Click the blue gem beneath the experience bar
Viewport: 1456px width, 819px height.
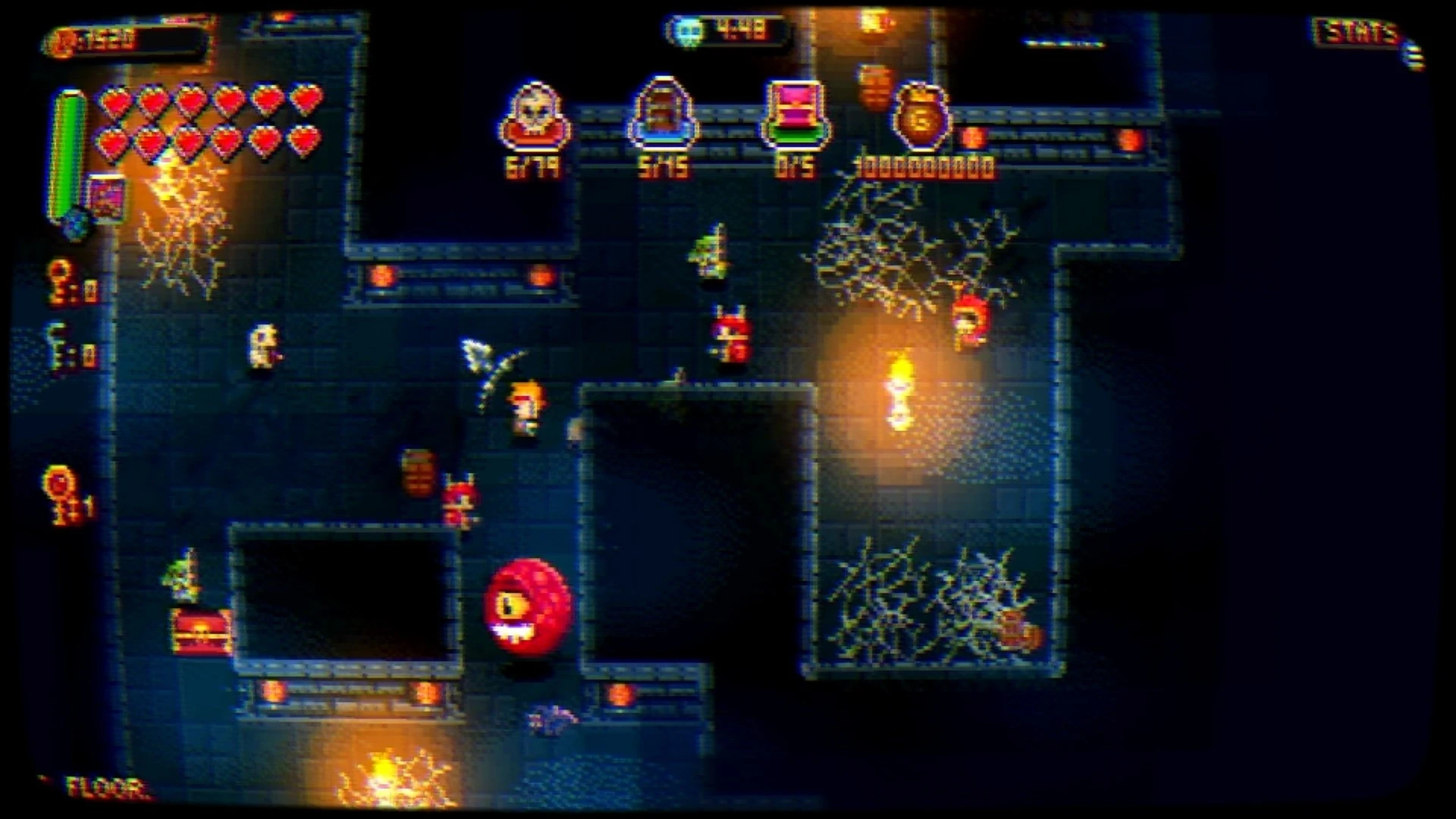tap(76, 224)
